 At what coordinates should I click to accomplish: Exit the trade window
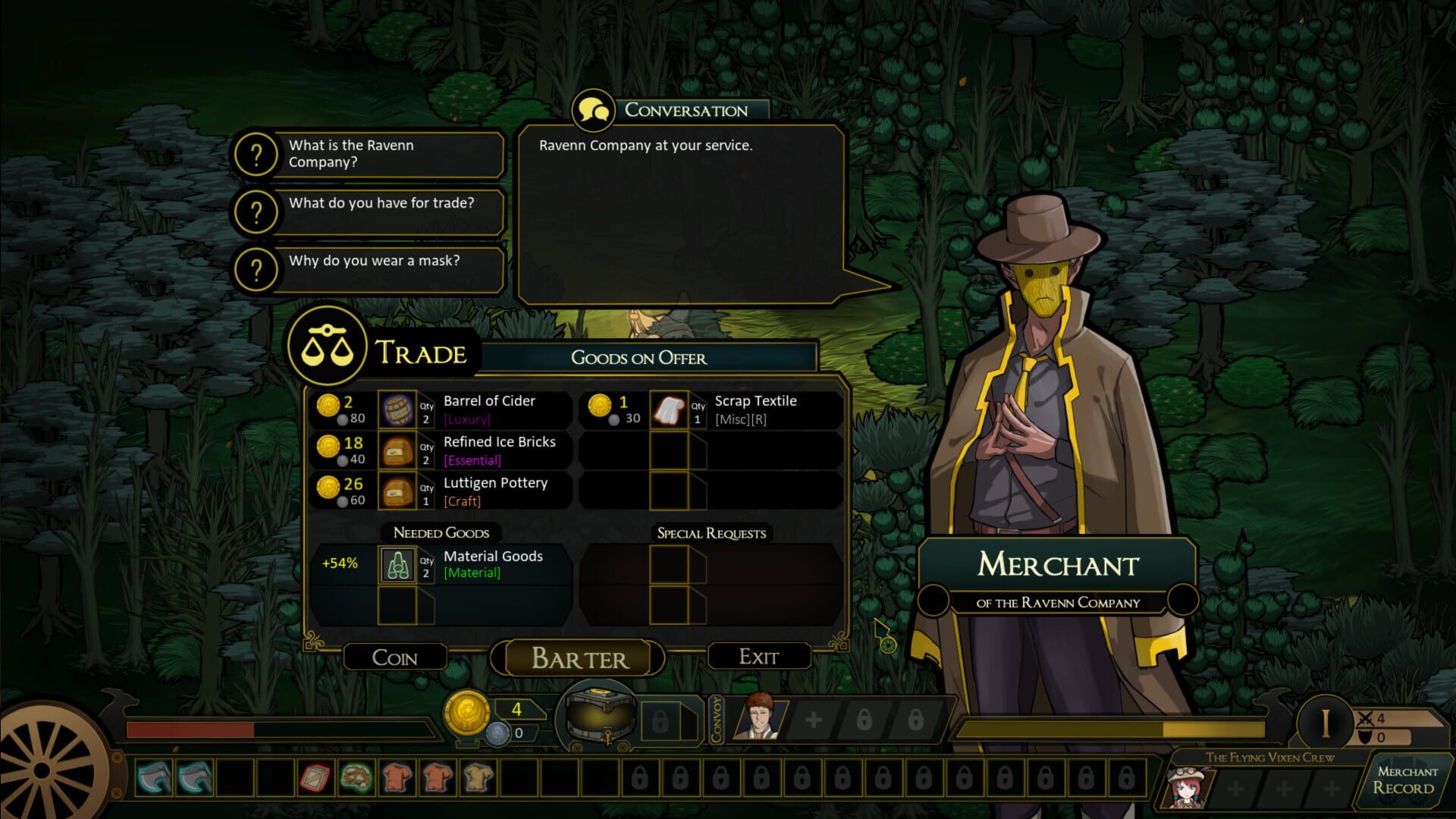click(x=758, y=657)
